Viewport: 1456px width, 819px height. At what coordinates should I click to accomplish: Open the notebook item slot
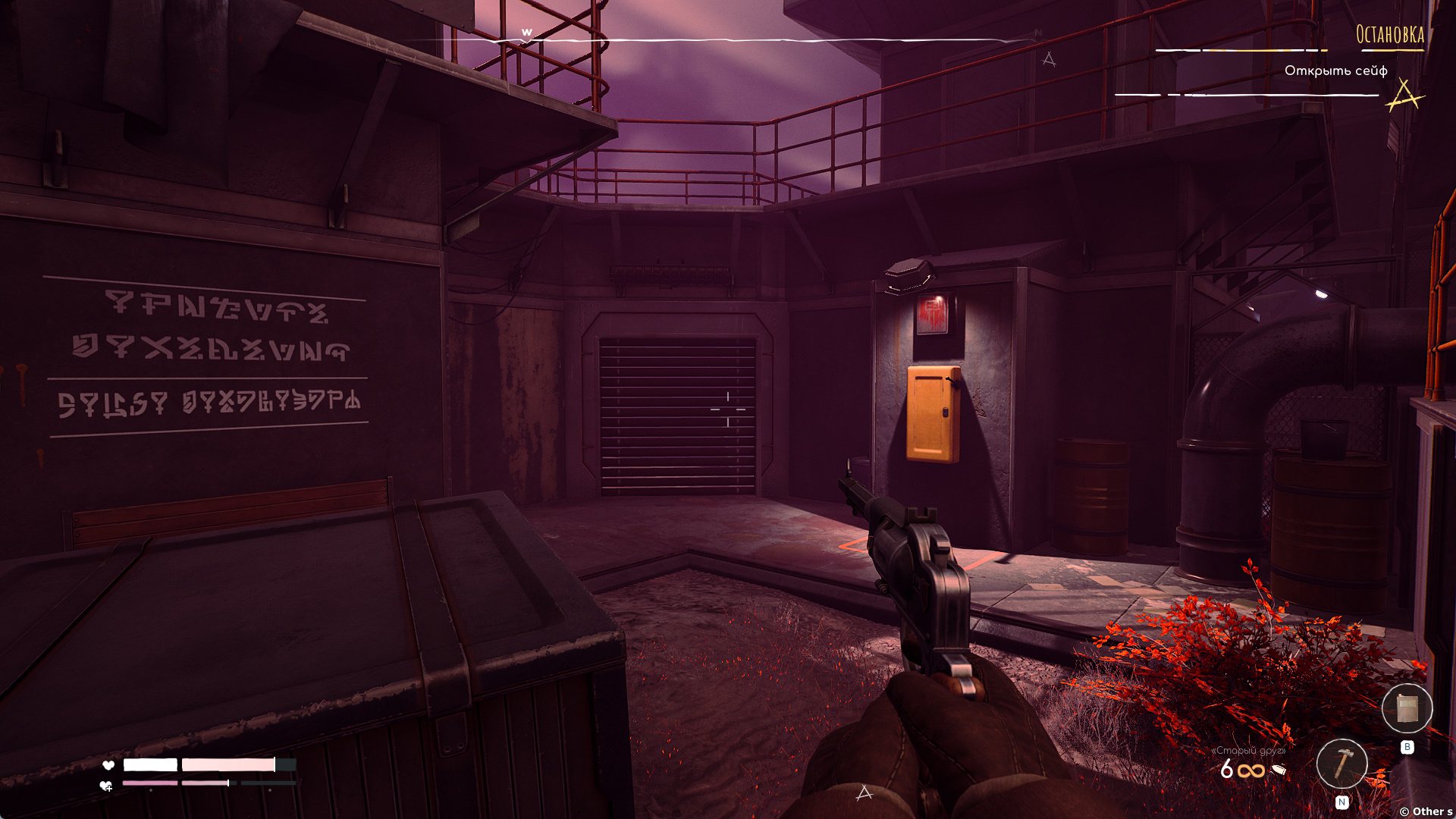pyautogui.click(x=1407, y=709)
